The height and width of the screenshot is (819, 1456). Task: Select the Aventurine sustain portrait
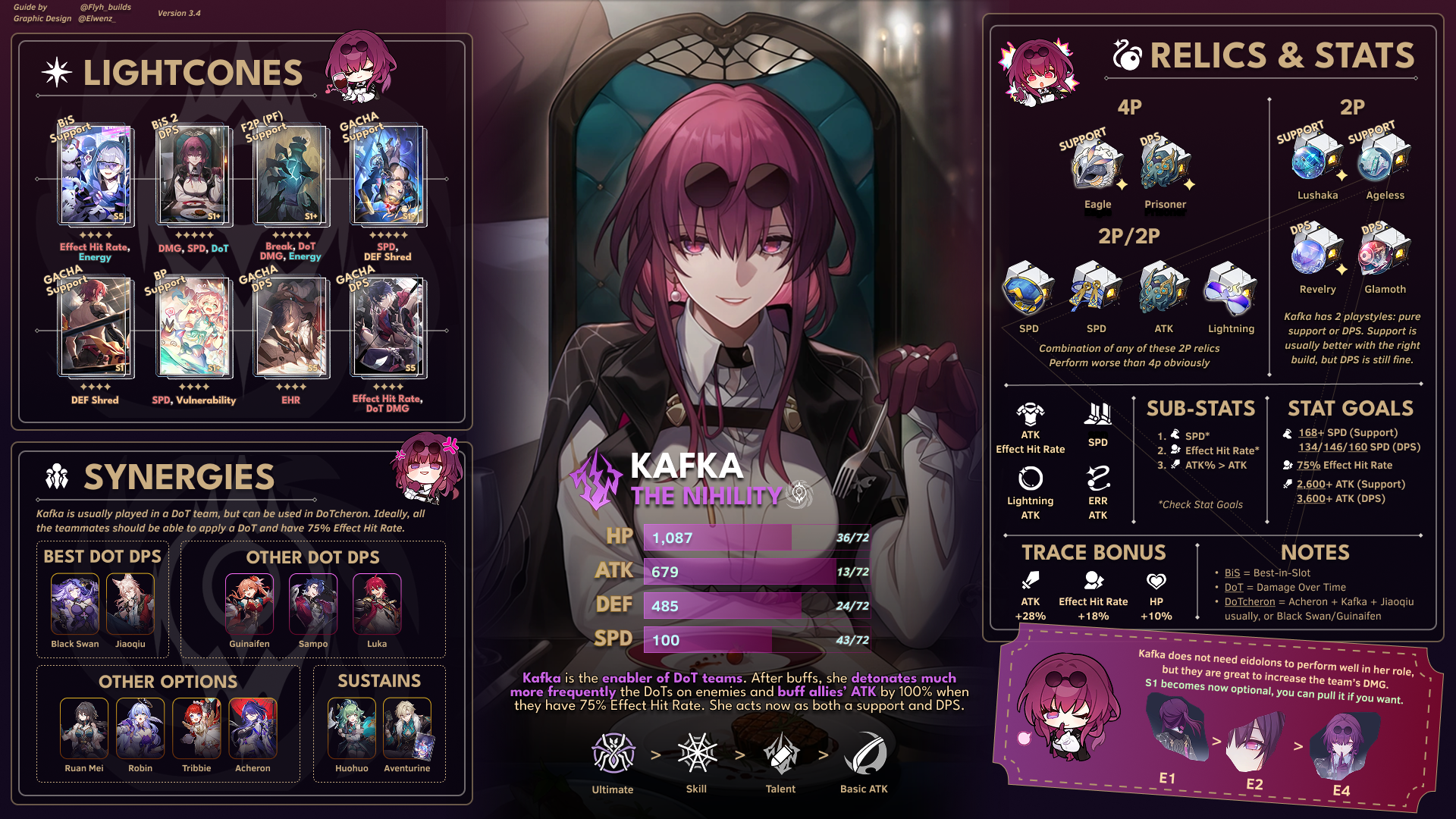pyautogui.click(x=407, y=728)
